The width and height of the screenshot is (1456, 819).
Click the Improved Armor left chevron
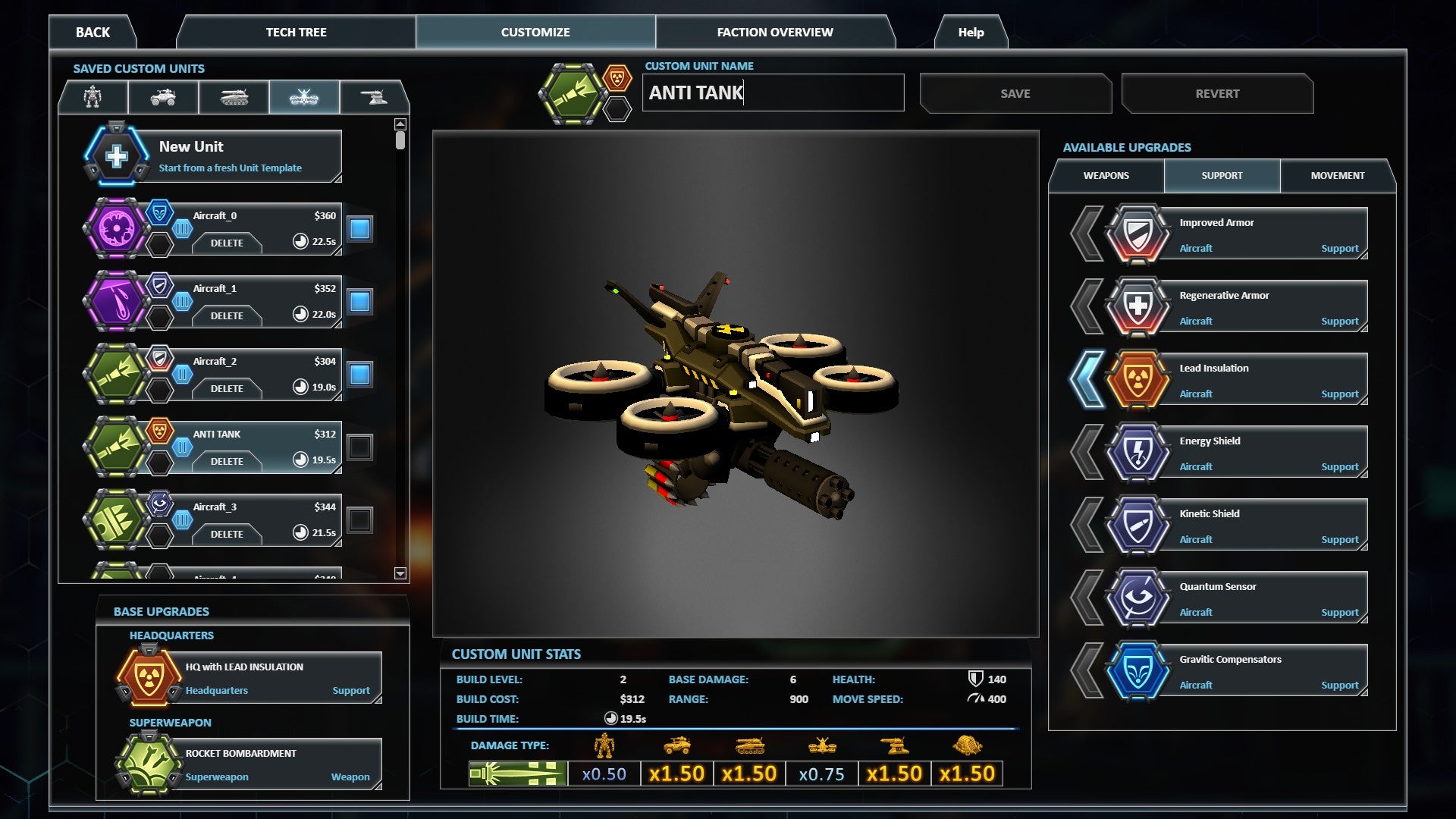(1087, 233)
